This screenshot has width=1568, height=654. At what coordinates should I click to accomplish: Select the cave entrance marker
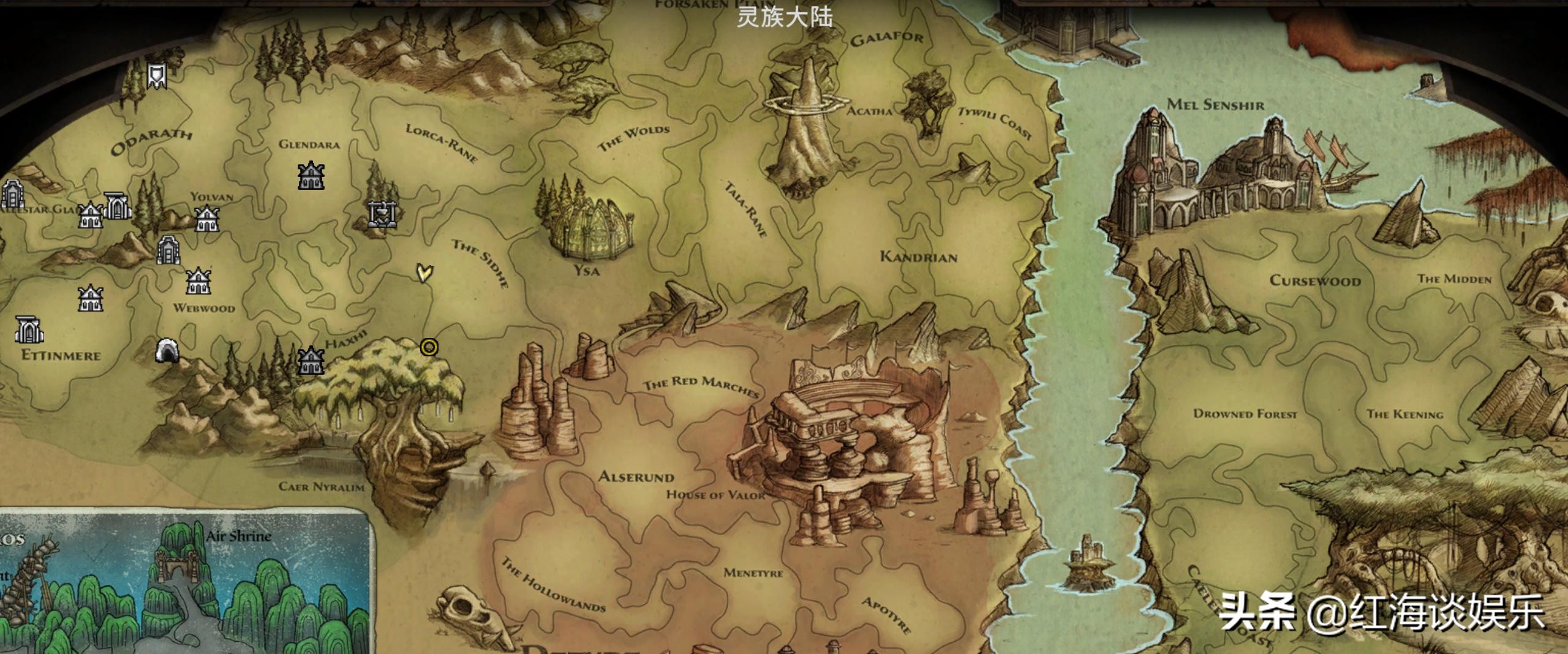(167, 351)
